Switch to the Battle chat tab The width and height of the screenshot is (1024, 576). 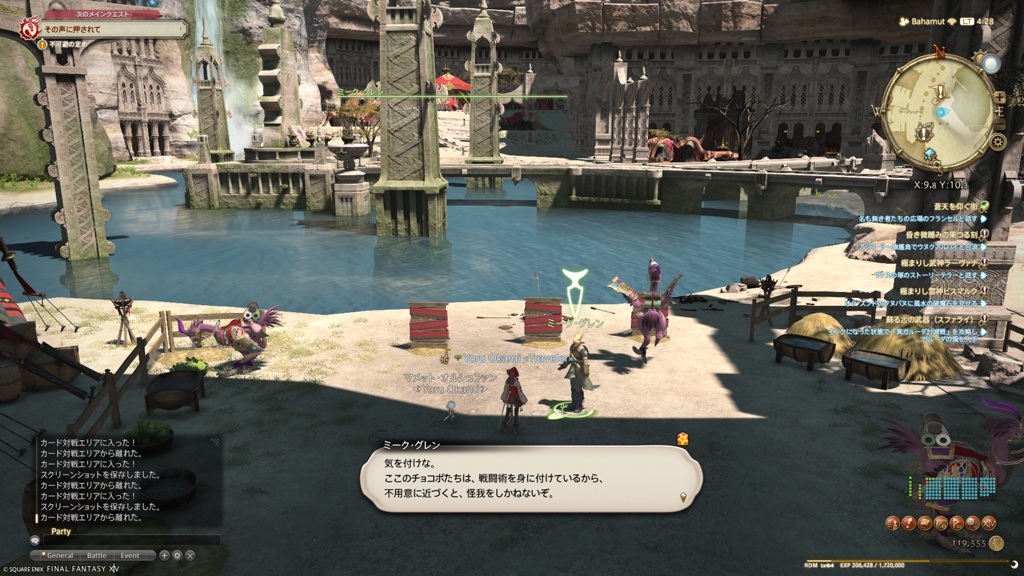tap(97, 555)
